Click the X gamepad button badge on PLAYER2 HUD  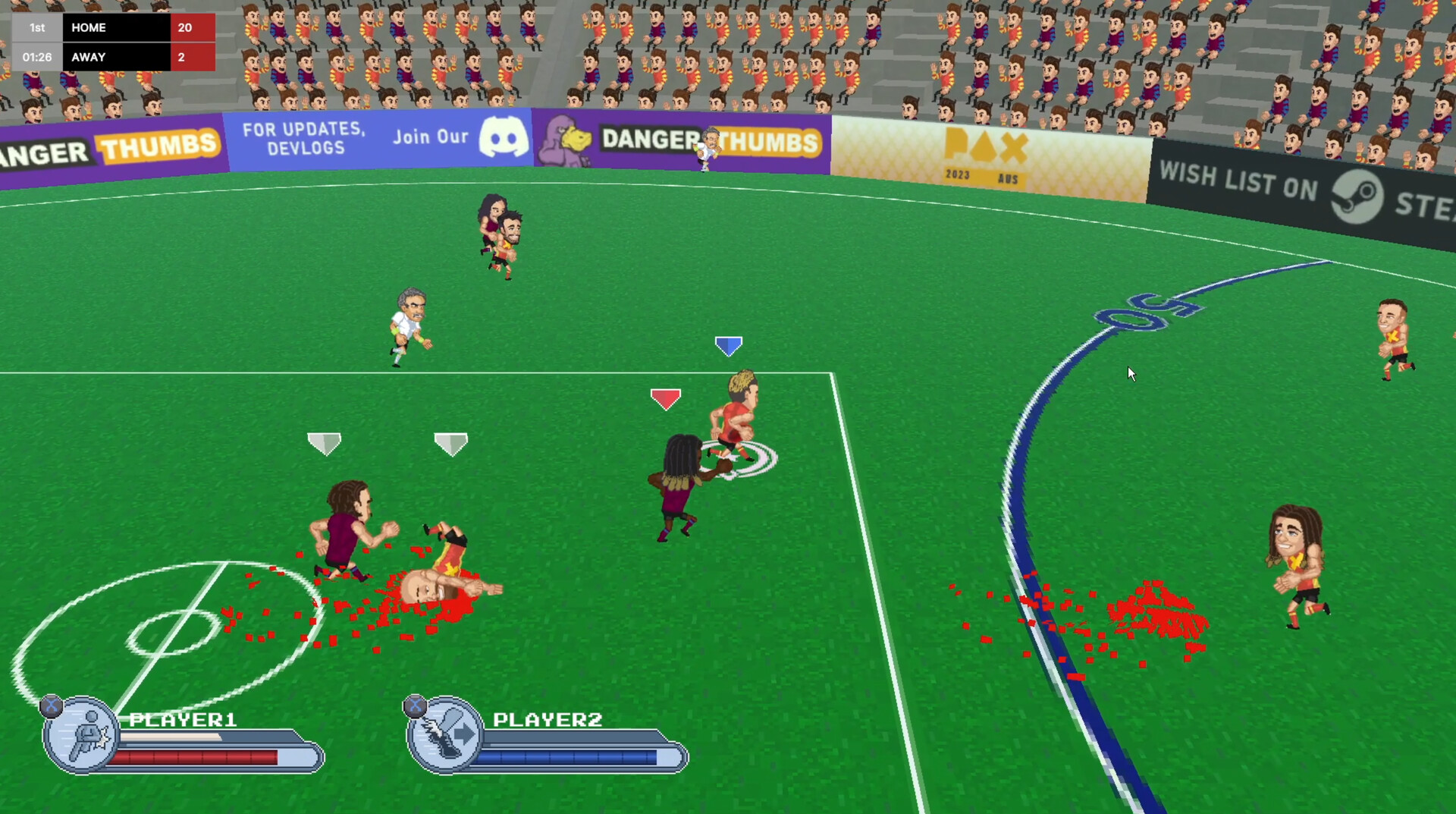[x=415, y=706]
